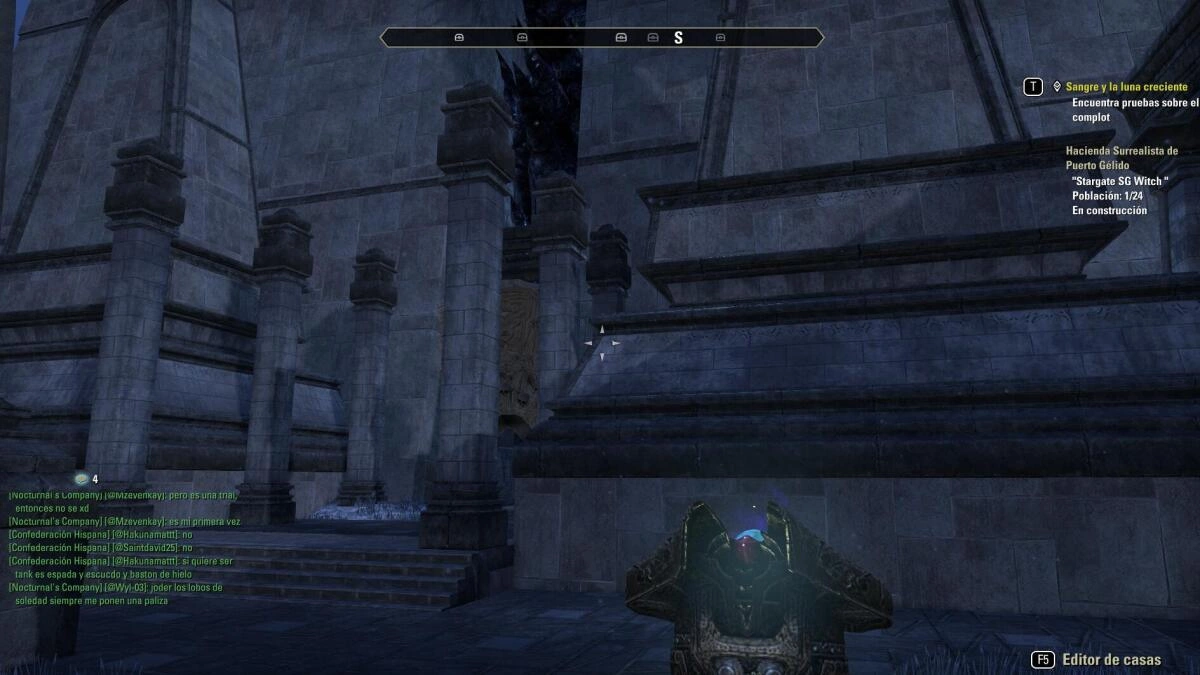Viewport: 1200px width, 675px height.
Task: Click the S marker on the compass
Action: (x=678, y=38)
